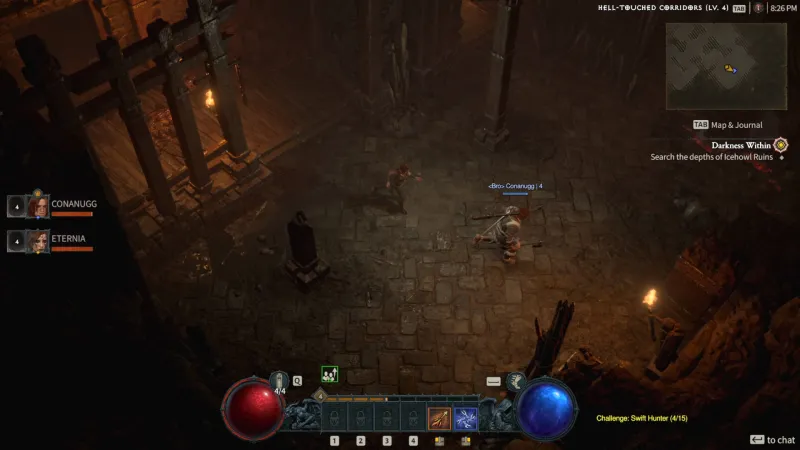Select the Darkness Within quest tracker
This screenshot has height=450, width=800.
[739, 145]
